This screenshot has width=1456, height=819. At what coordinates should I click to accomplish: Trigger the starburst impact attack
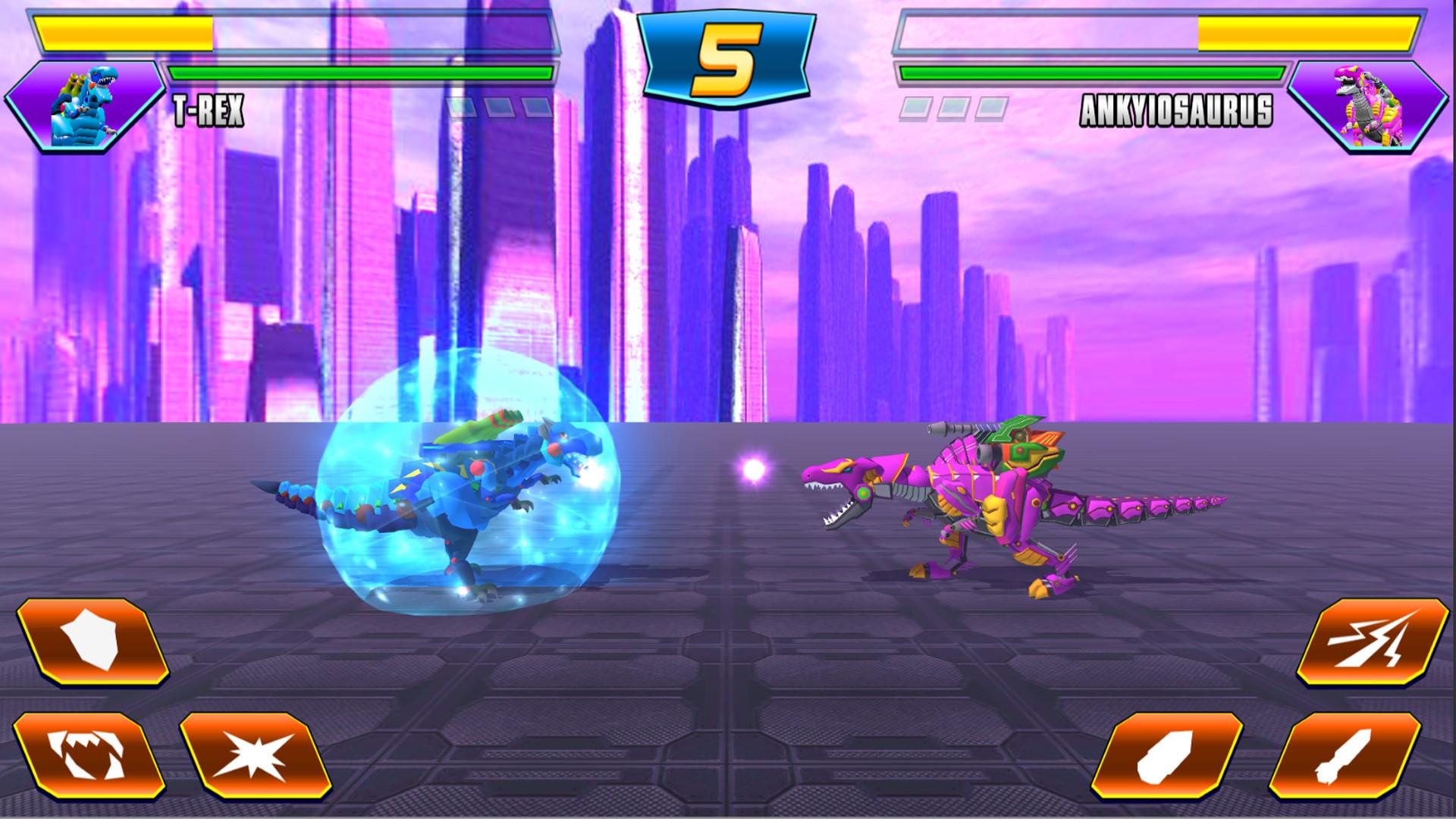254,755
